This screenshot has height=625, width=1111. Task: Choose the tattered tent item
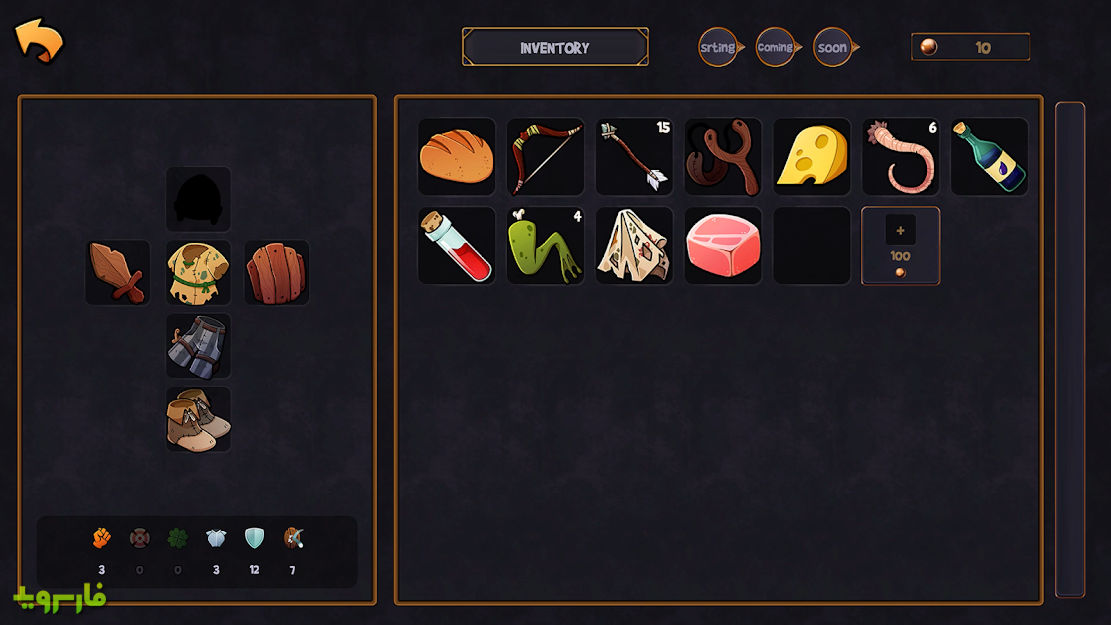coord(634,246)
